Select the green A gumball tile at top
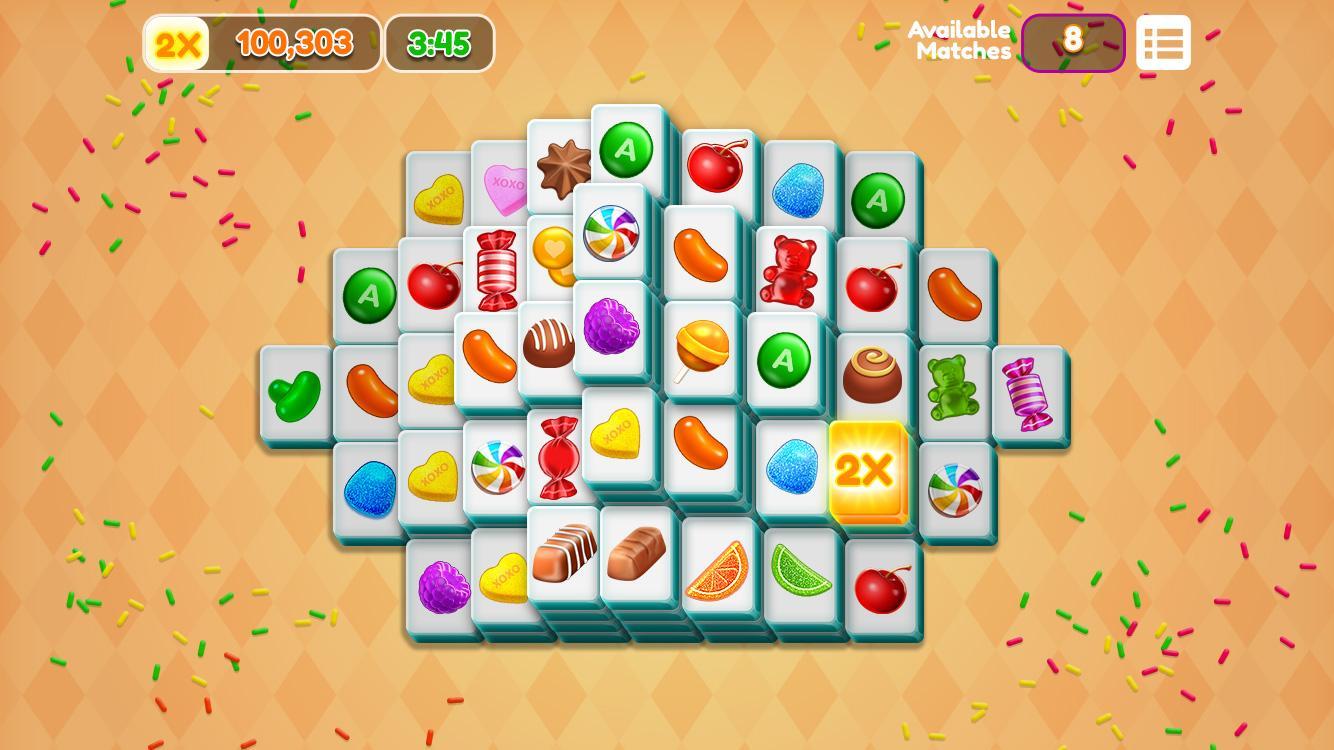This screenshot has height=750, width=1334. point(627,148)
